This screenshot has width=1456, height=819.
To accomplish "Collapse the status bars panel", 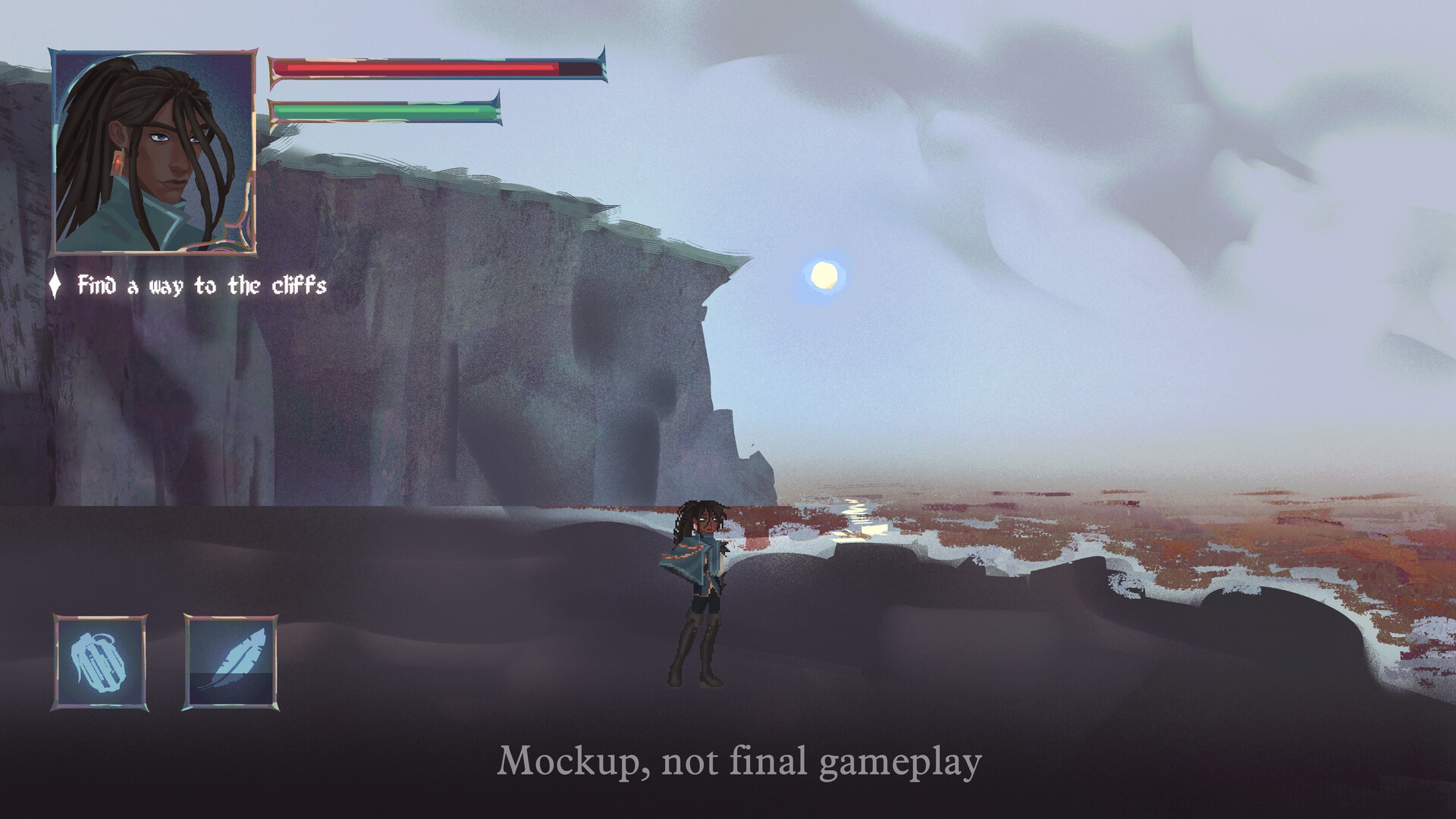I will [x=432, y=87].
